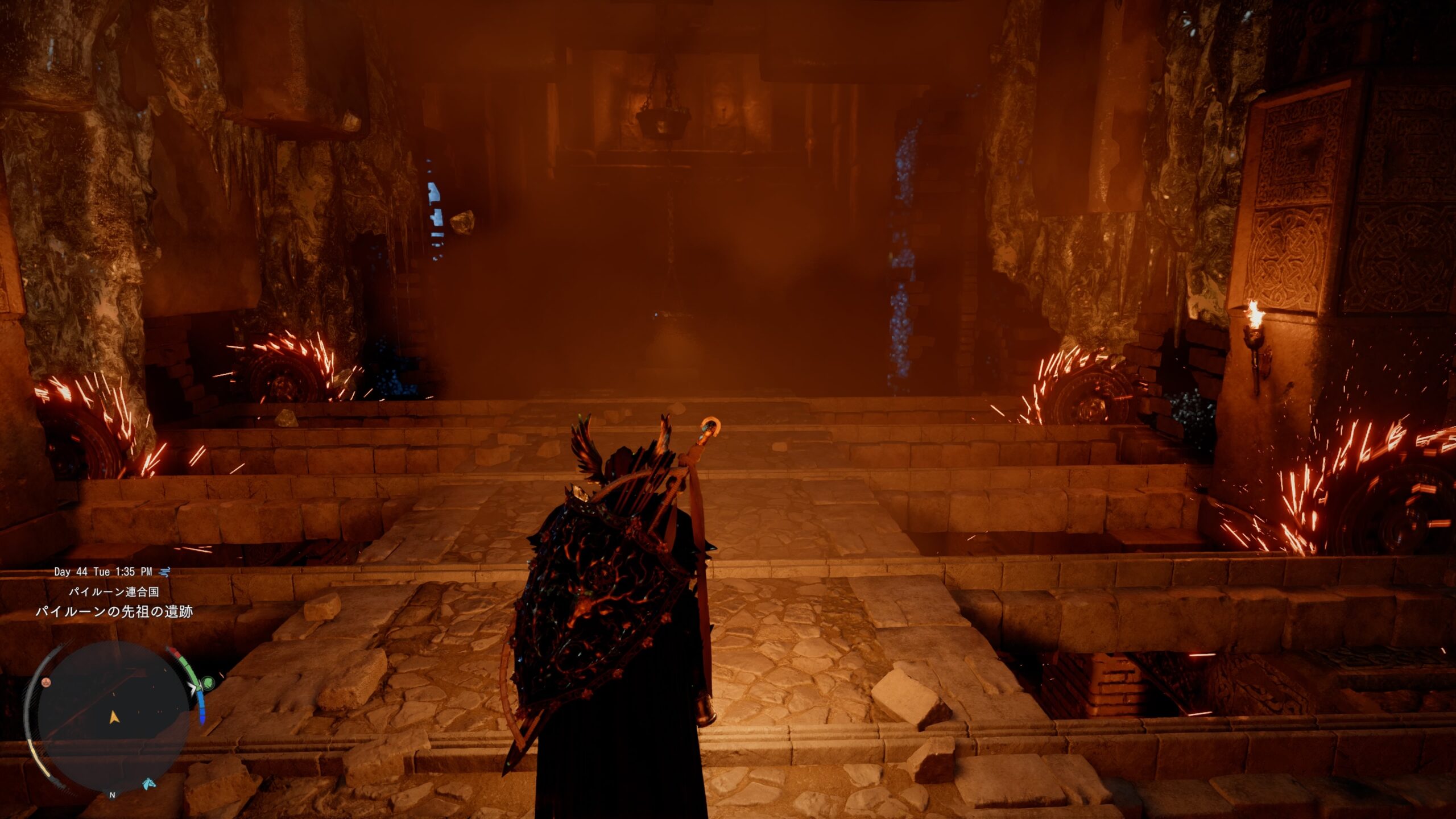Image resolution: width=1456 pixels, height=819 pixels.
Task: Click the blue wind weather icon
Action: pyautogui.click(x=164, y=572)
